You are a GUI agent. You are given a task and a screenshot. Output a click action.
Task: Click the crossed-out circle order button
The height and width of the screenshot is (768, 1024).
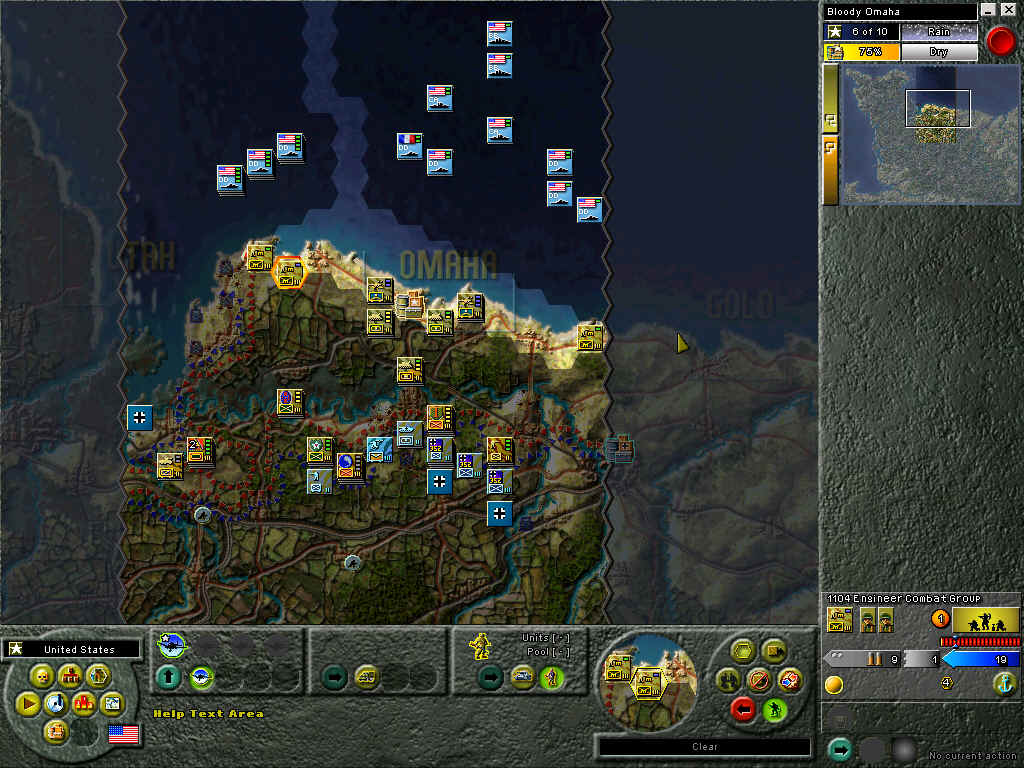pyautogui.click(x=758, y=681)
